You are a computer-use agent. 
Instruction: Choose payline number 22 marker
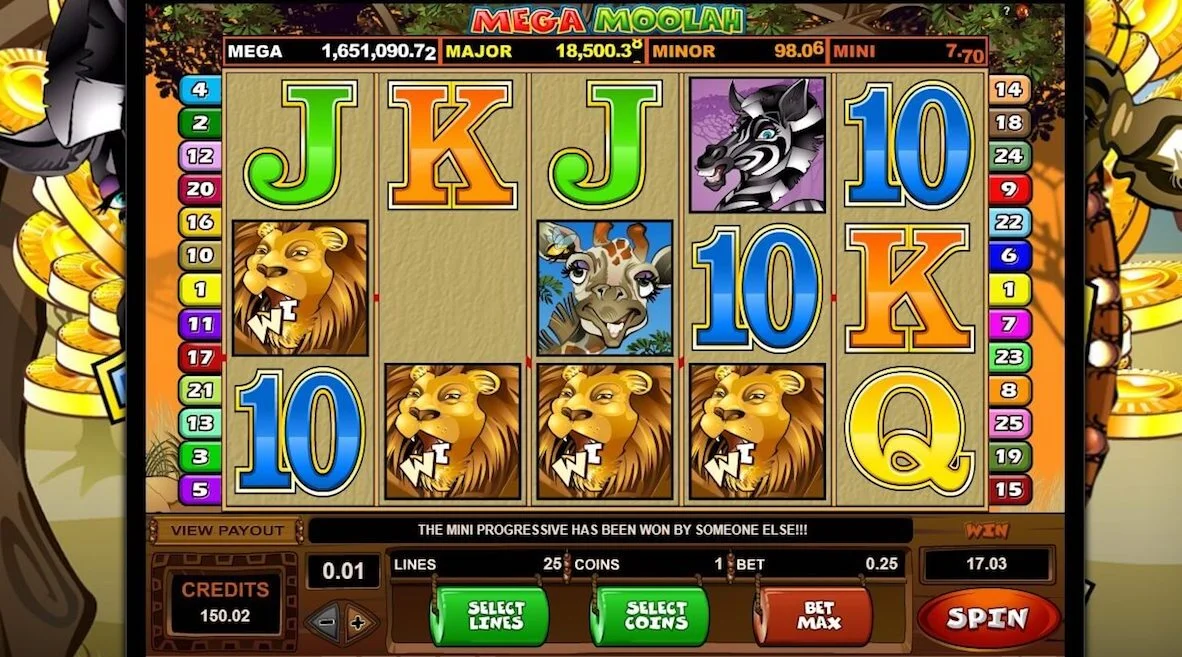coord(1009,222)
